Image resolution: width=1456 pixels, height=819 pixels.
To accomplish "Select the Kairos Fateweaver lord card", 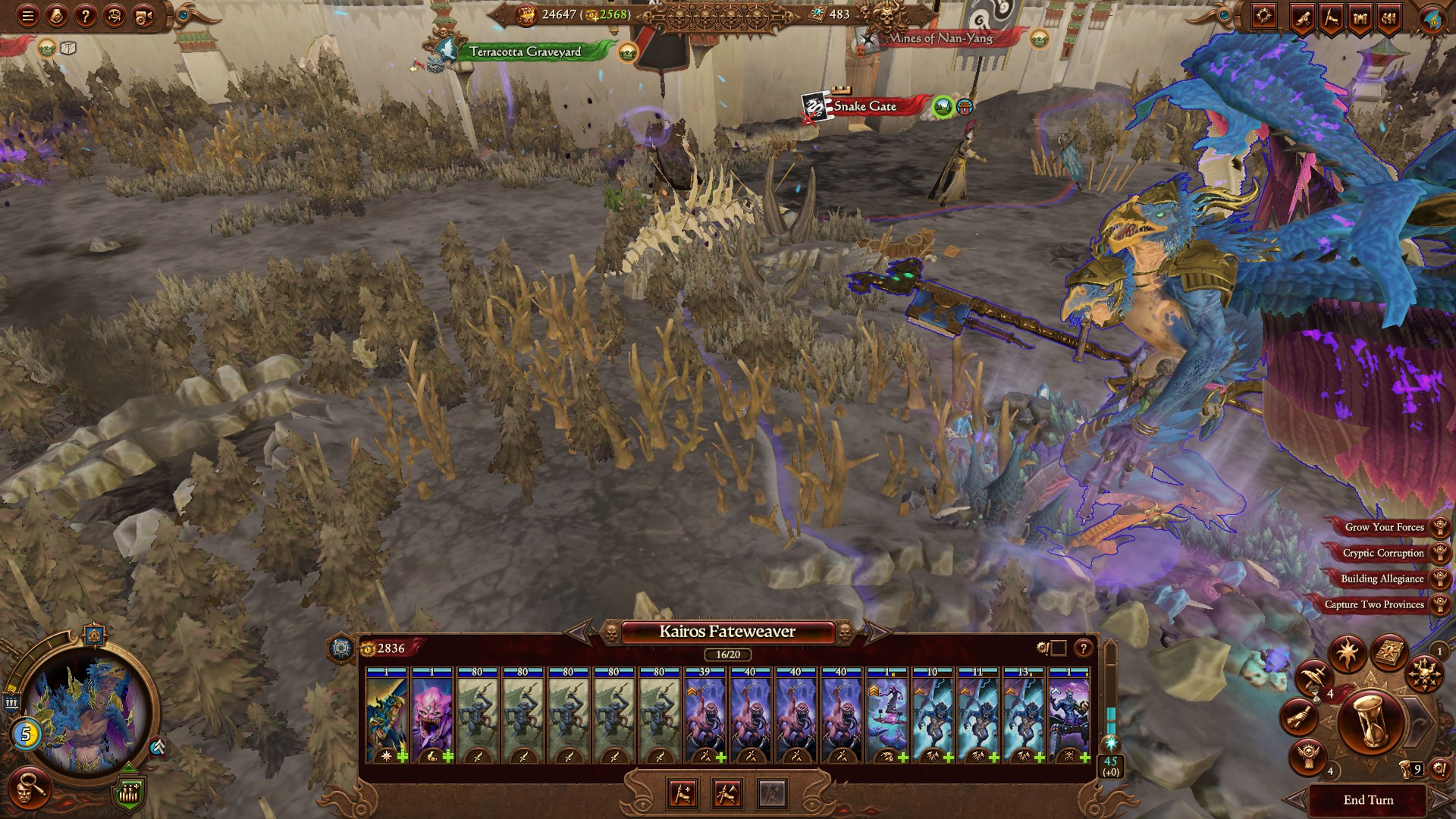I will point(387,714).
